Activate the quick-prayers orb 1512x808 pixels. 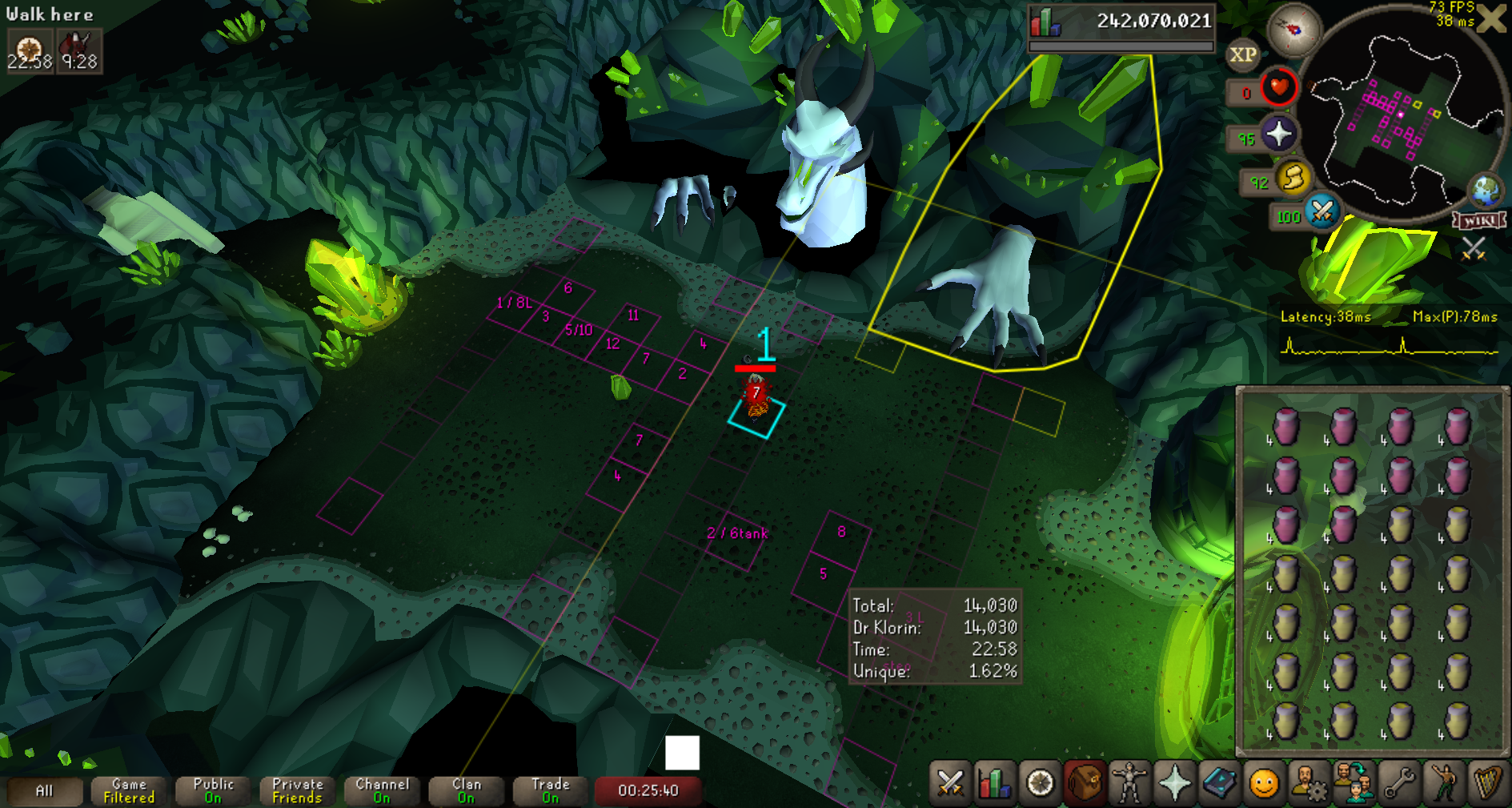click(x=1278, y=133)
